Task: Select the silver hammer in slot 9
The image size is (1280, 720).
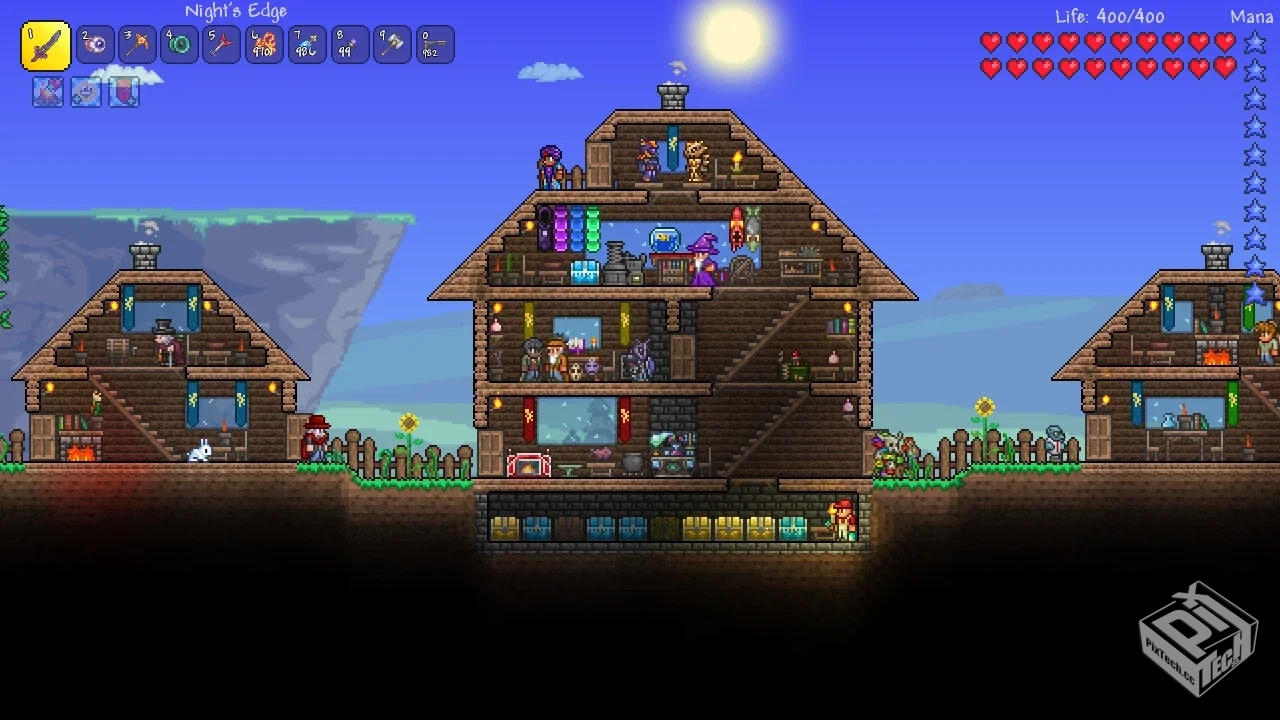Action: click(x=392, y=45)
